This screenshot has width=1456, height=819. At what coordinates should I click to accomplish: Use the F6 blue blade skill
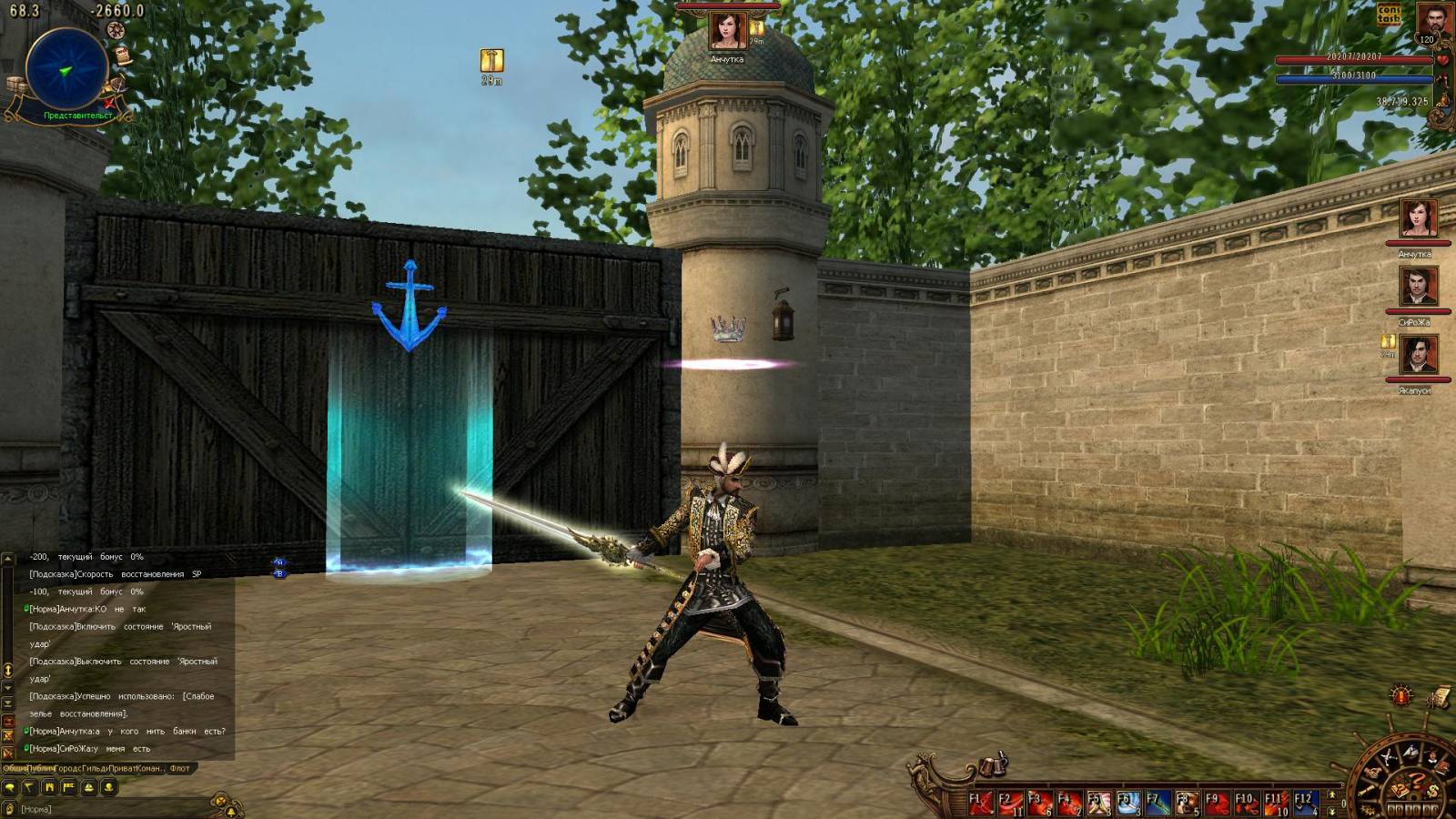click(x=1128, y=803)
